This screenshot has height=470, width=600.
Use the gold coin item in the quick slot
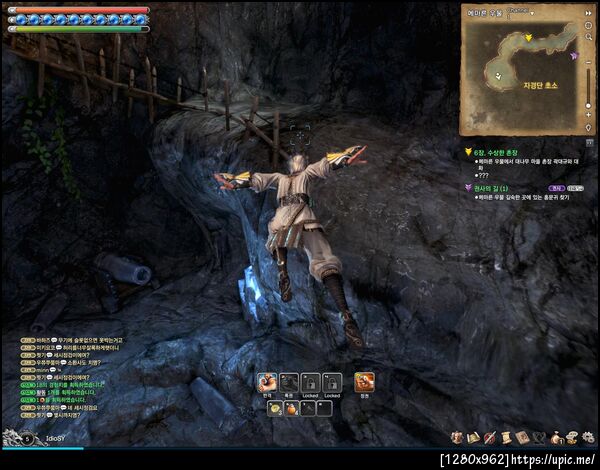274,408
